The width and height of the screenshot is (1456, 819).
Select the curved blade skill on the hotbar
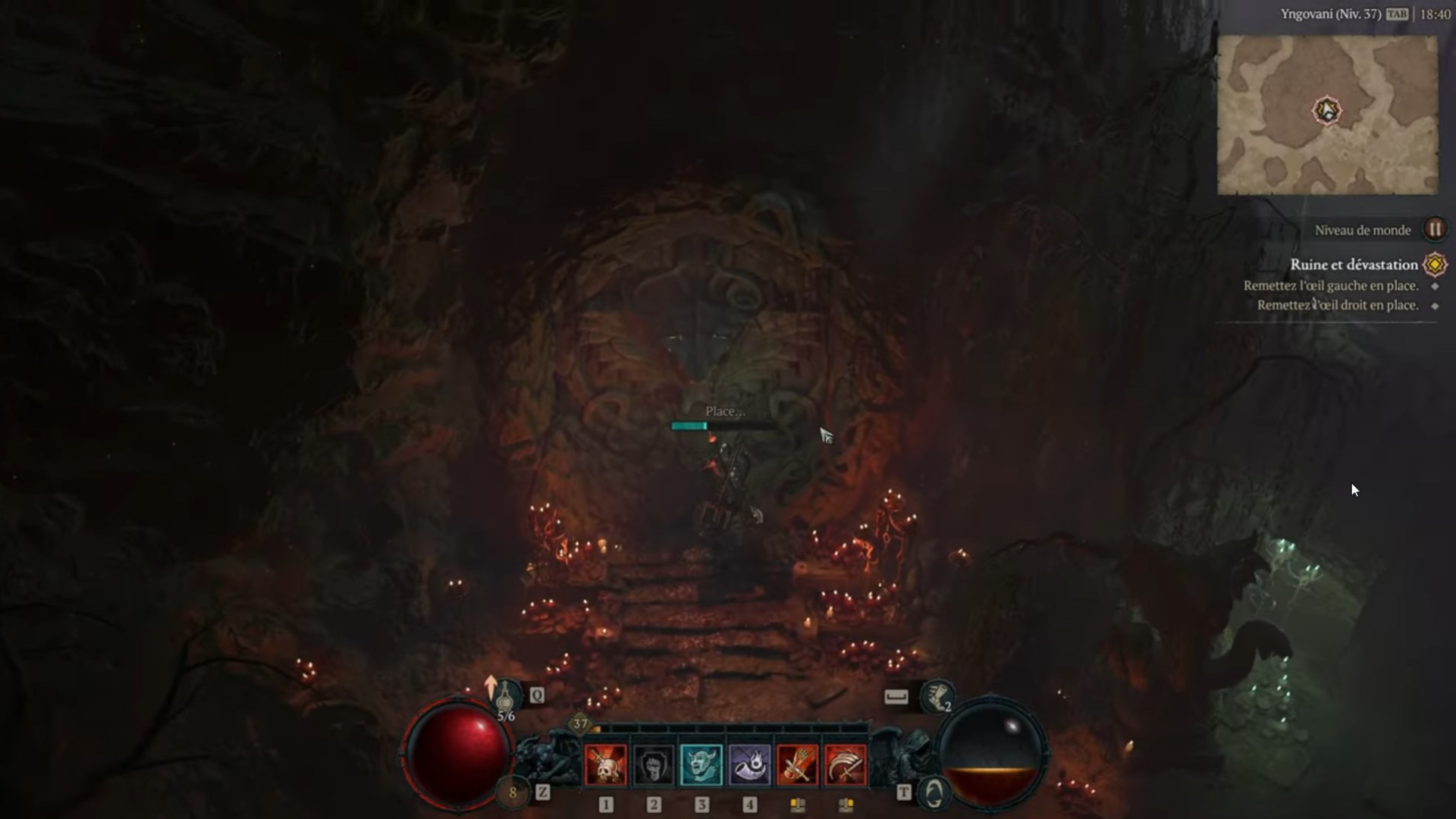[845, 764]
